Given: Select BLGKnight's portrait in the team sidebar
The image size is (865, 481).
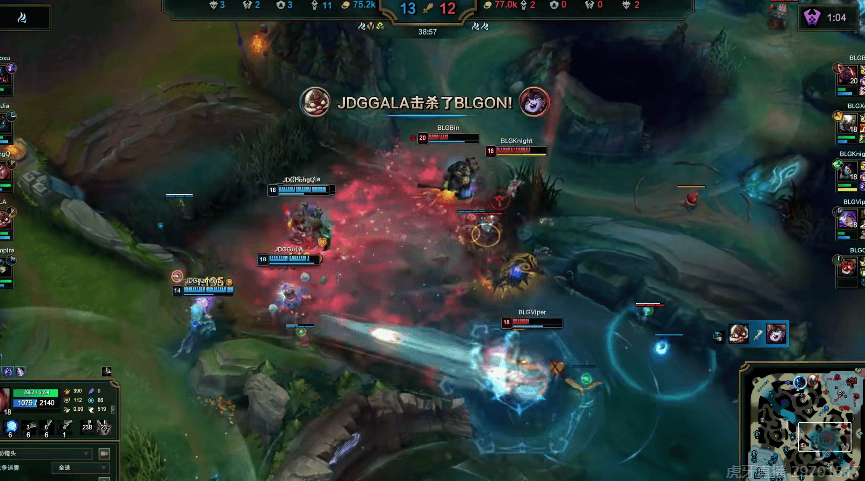Looking at the screenshot, I should coord(848,170).
